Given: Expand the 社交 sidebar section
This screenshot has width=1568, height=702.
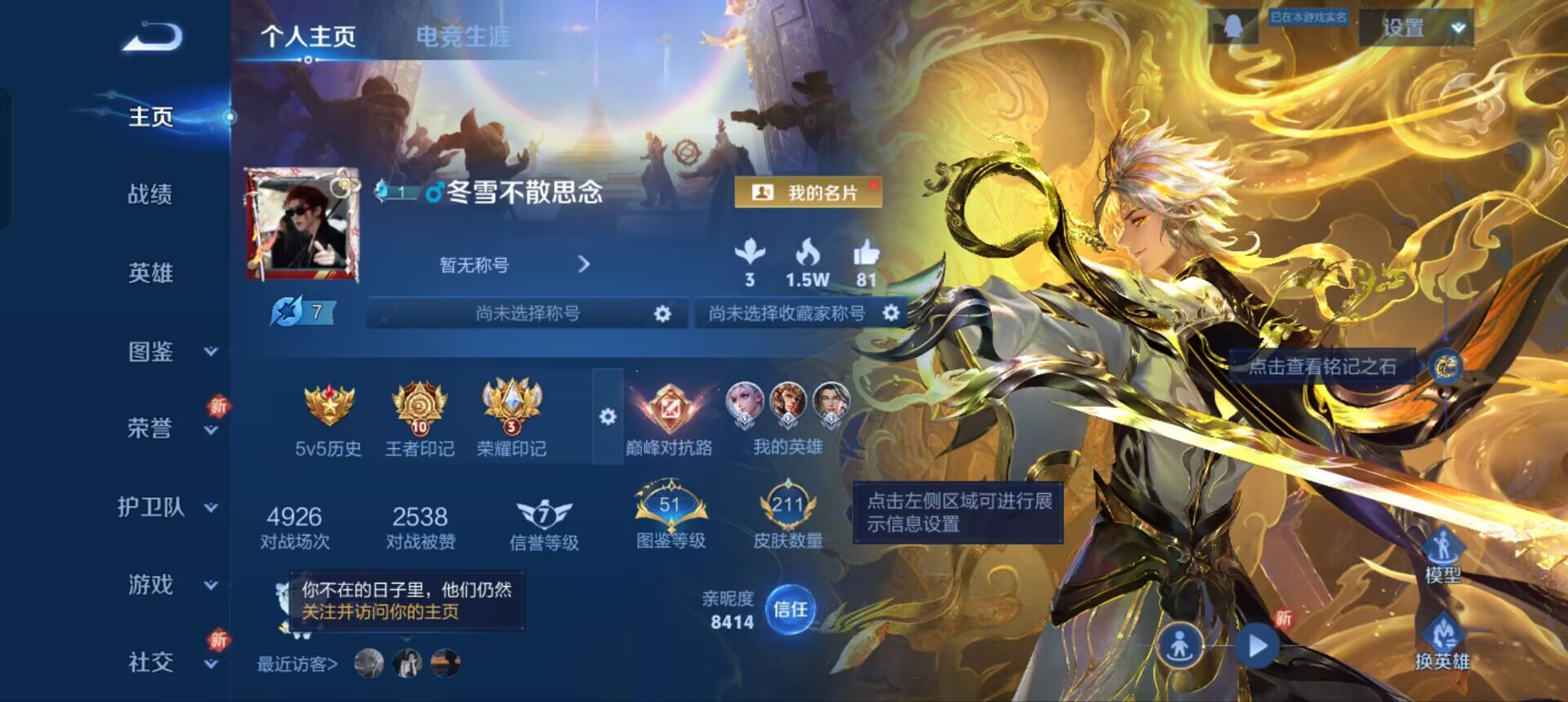Looking at the screenshot, I should coord(211,665).
